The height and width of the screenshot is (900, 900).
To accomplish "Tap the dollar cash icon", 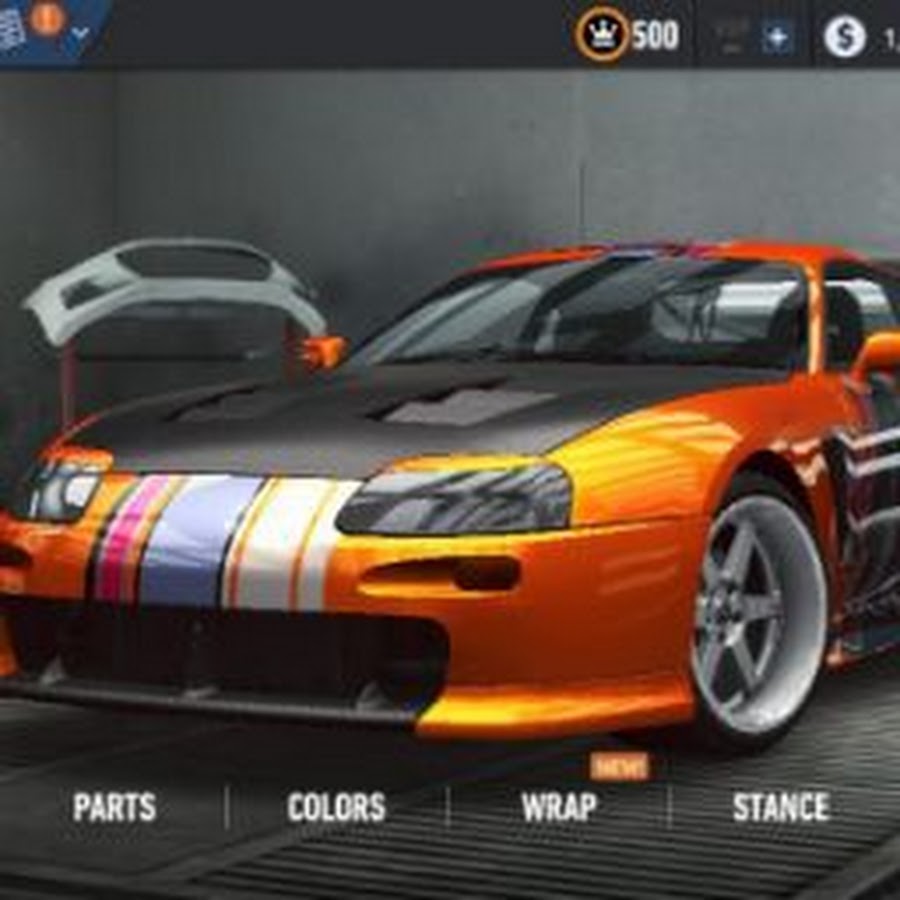I will 845,38.
